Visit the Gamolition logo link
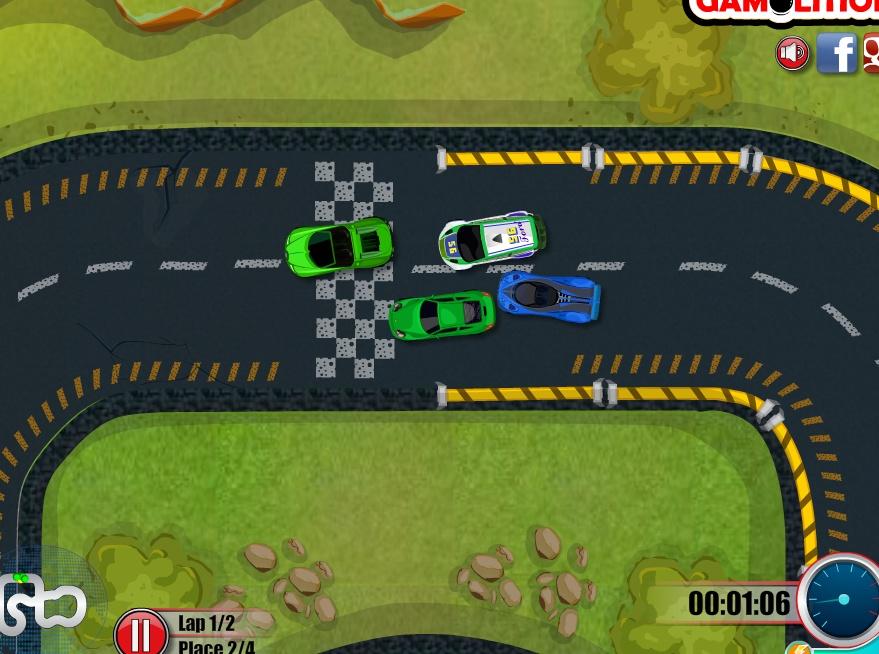The width and height of the screenshot is (879, 654). click(x=785, y=8)
